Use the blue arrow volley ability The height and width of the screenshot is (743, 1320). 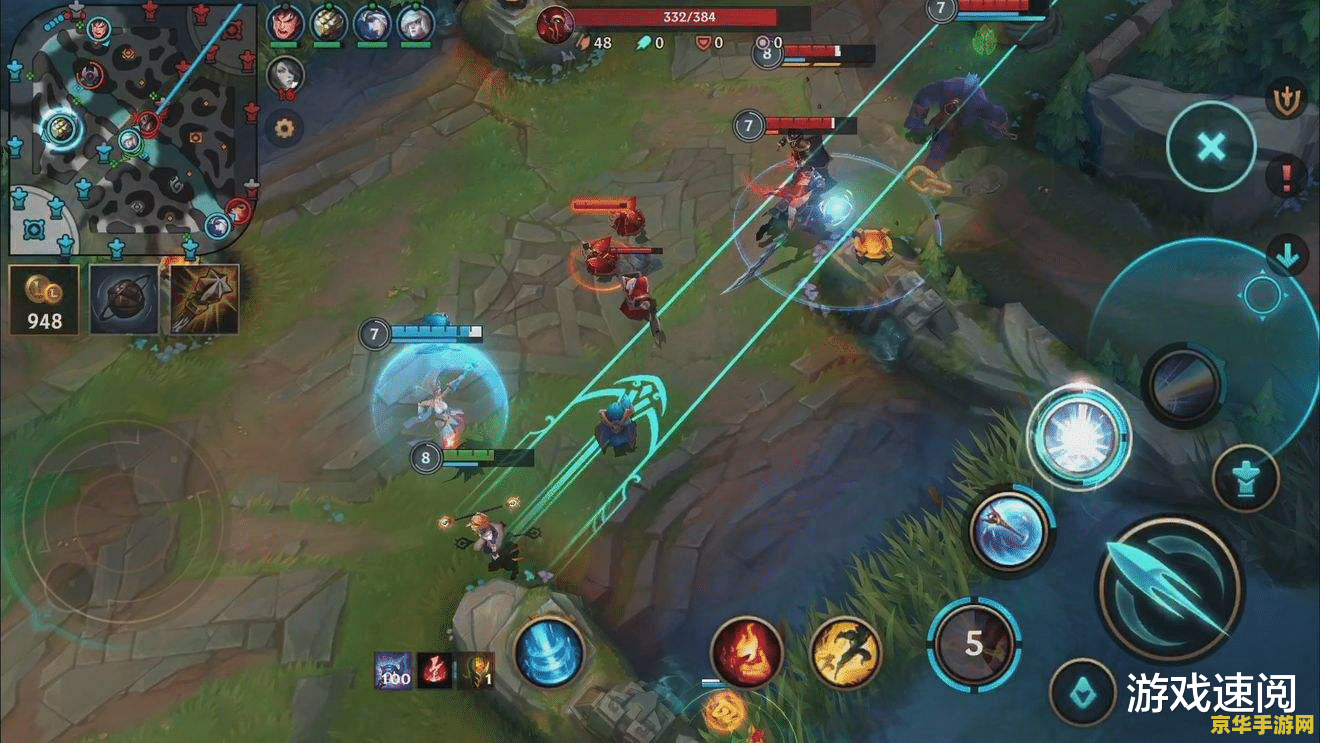[1010, 530]
